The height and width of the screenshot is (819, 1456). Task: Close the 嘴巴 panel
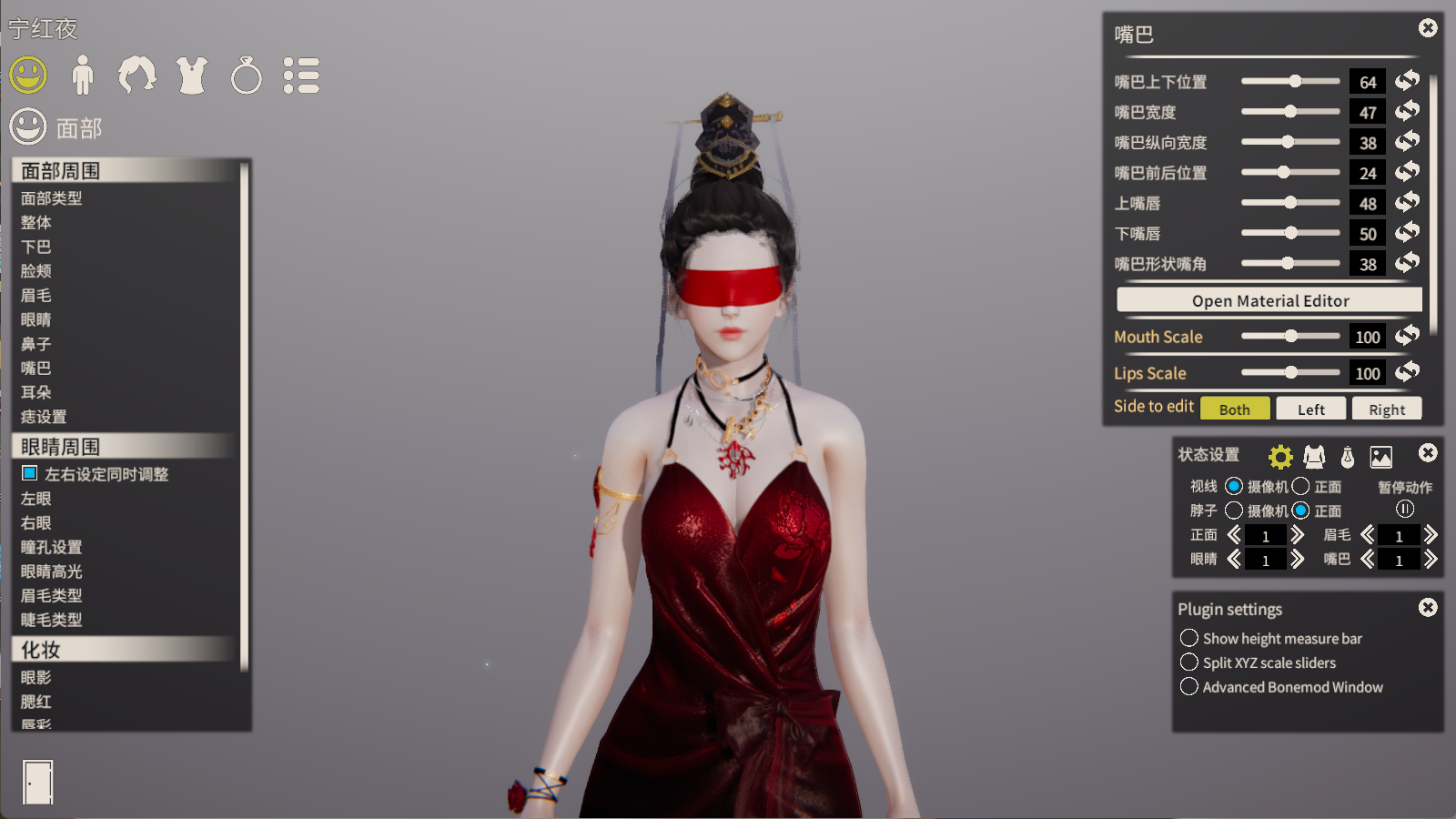pyautogui.click(x=1428, y=28)
